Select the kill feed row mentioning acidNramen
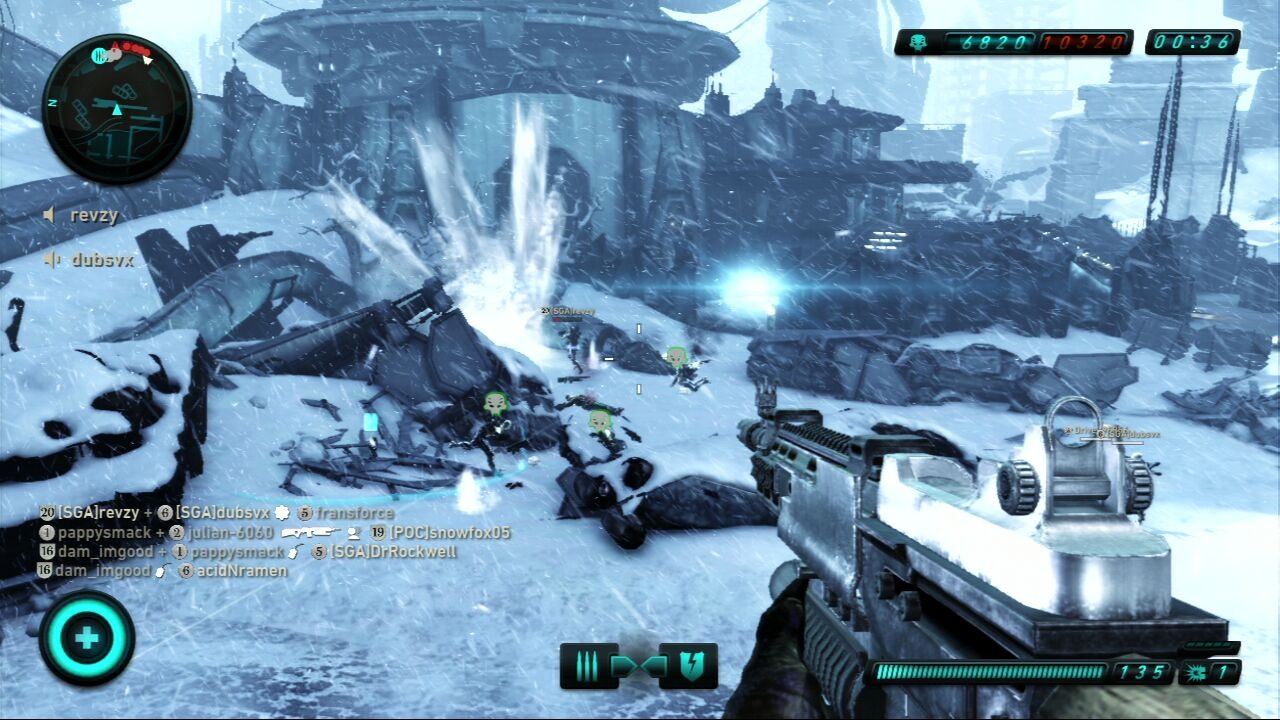The height and width of the screenshot is (720, 1280). point(163,570)
